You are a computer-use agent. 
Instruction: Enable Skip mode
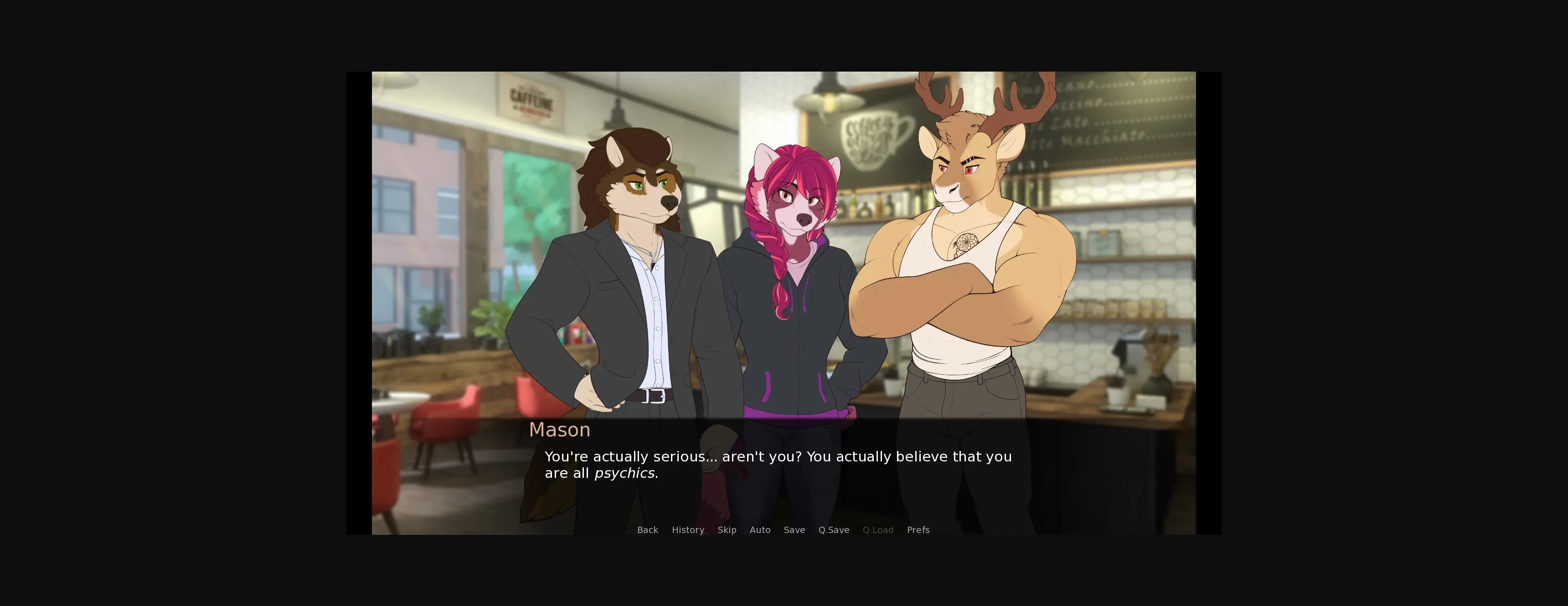(x=727, y=530)
